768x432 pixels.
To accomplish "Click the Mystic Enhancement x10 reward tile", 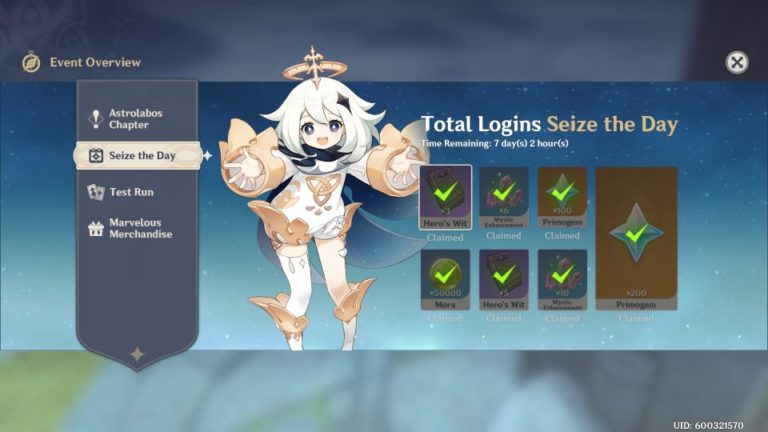I will [x=562, y=280].
